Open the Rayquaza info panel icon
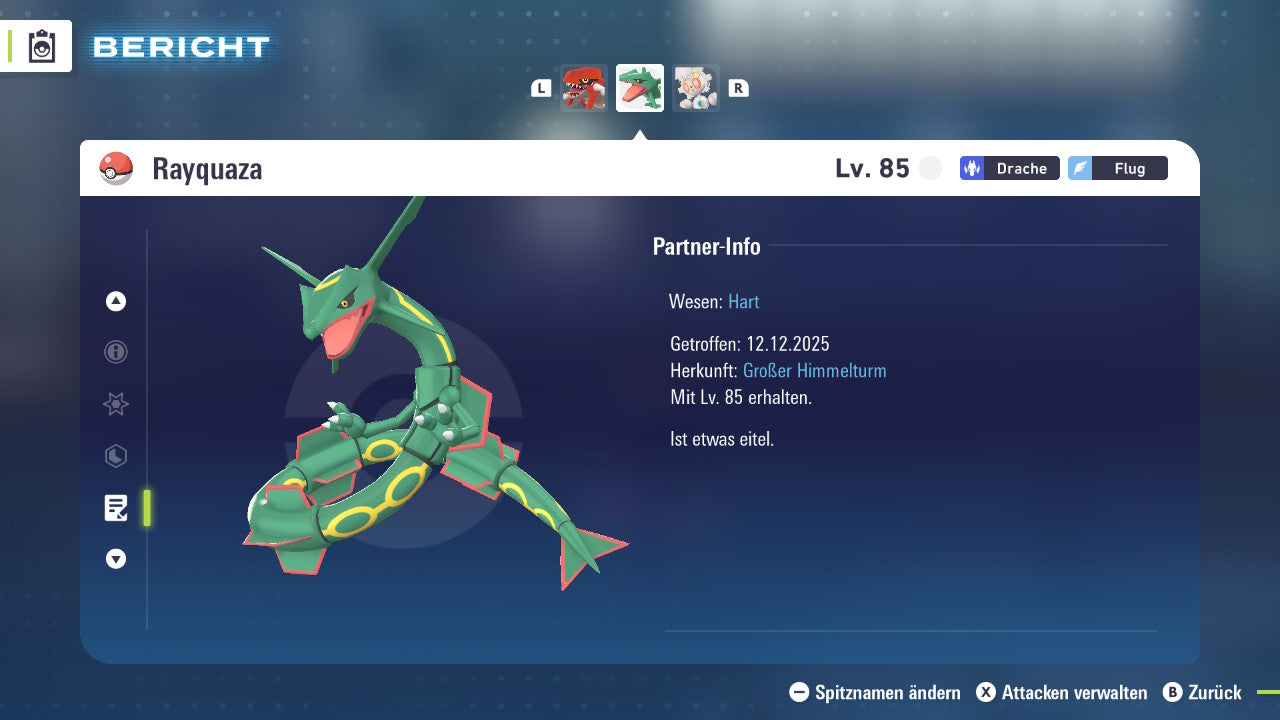Viewport: 1280px width, 720px height. [115, 352]
